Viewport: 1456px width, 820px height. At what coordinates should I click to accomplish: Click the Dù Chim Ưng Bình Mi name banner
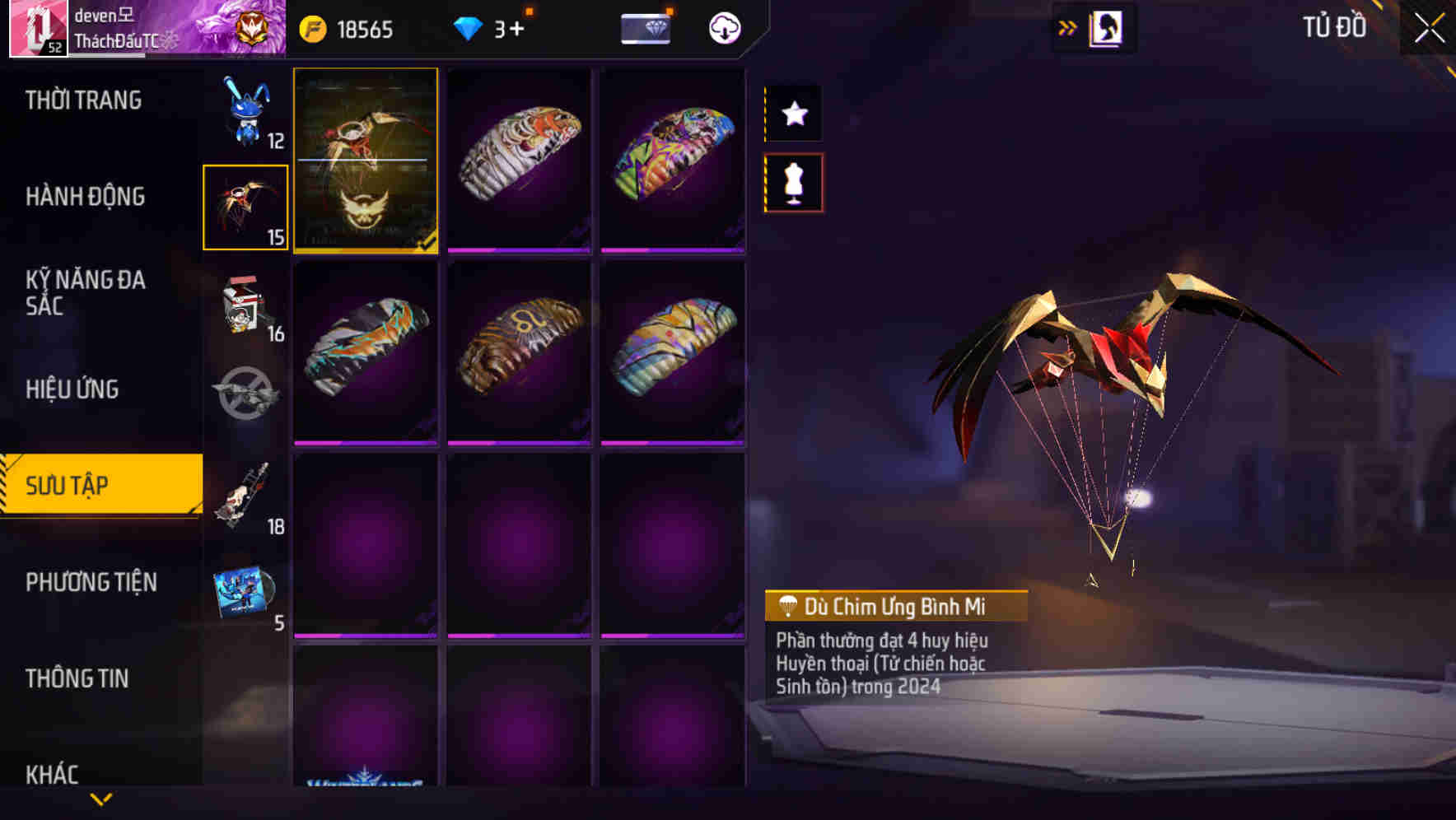pyautogui.click(x=896, y=607)
